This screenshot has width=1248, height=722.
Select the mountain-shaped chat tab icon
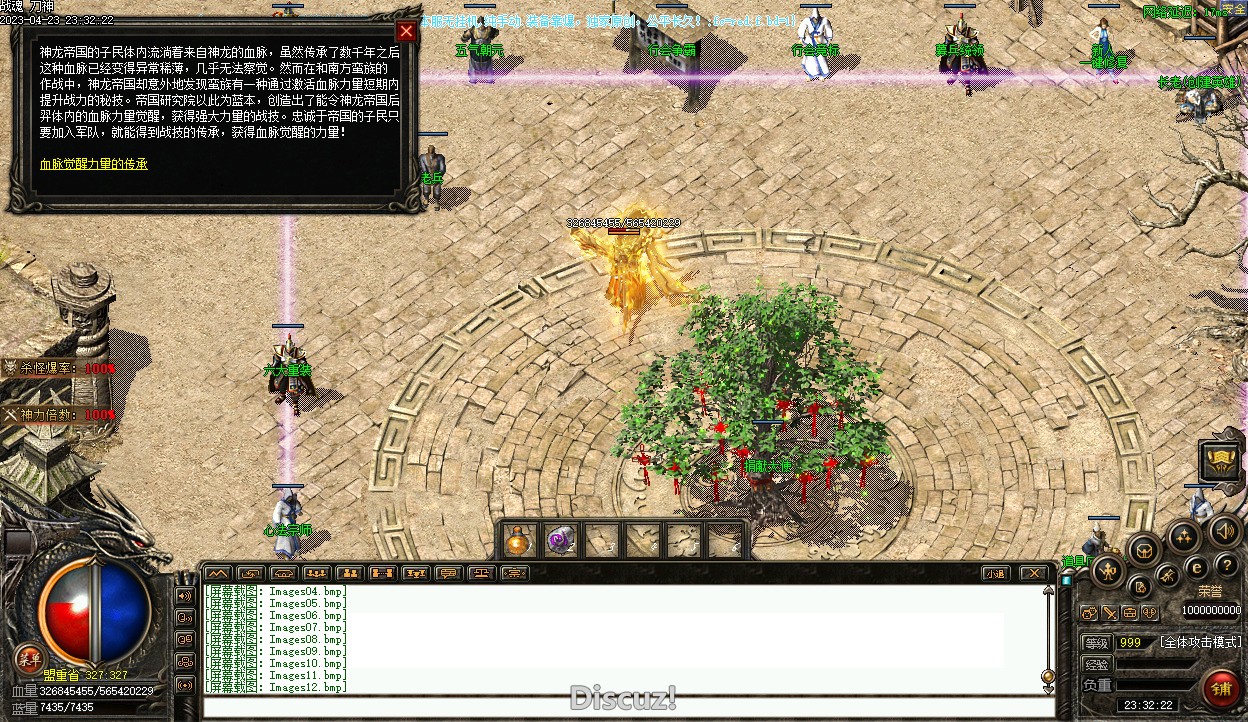point(216,574)
